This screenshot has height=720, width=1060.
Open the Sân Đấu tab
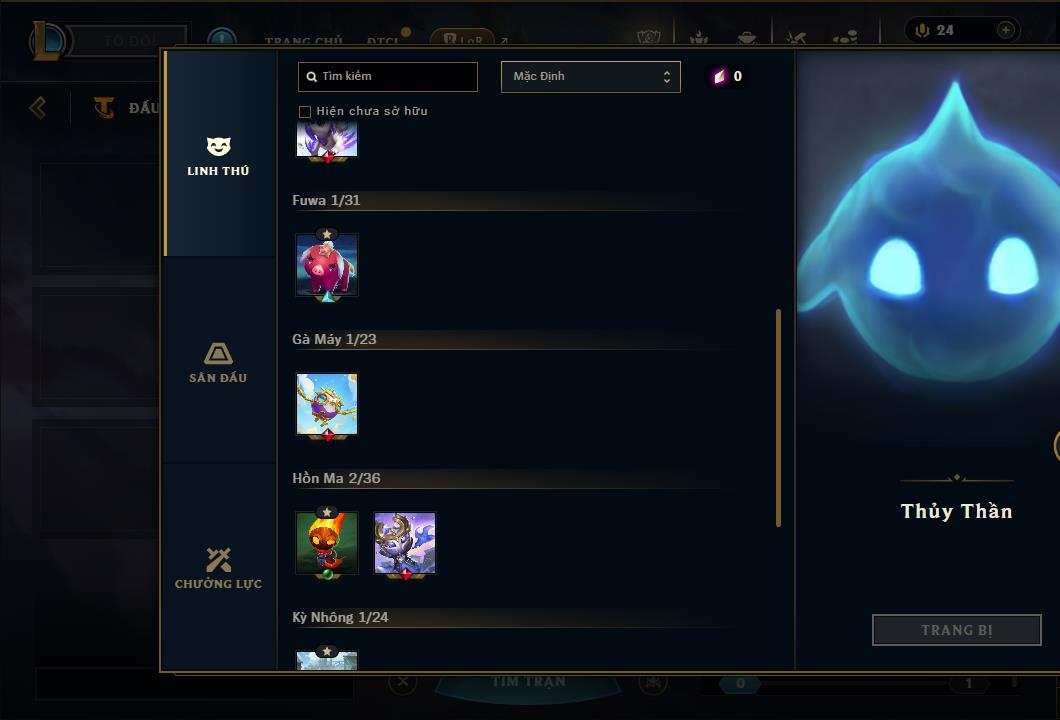218,362
